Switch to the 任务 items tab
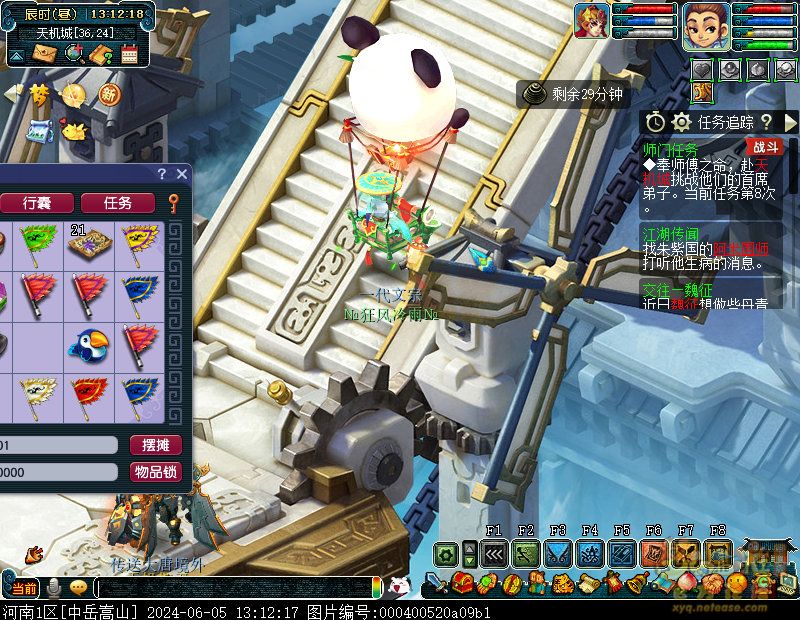The image size is (800, 620). coord(118,203)
